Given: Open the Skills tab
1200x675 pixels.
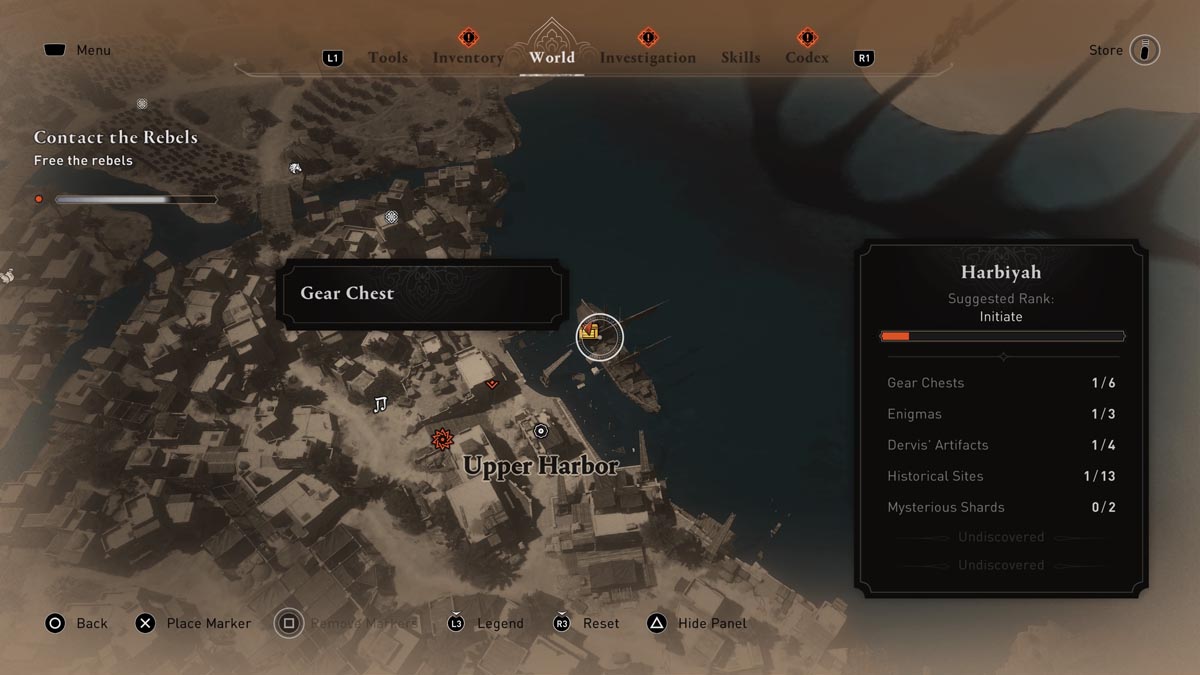Looking at the screenshot, I should click(x=740, y=58).
